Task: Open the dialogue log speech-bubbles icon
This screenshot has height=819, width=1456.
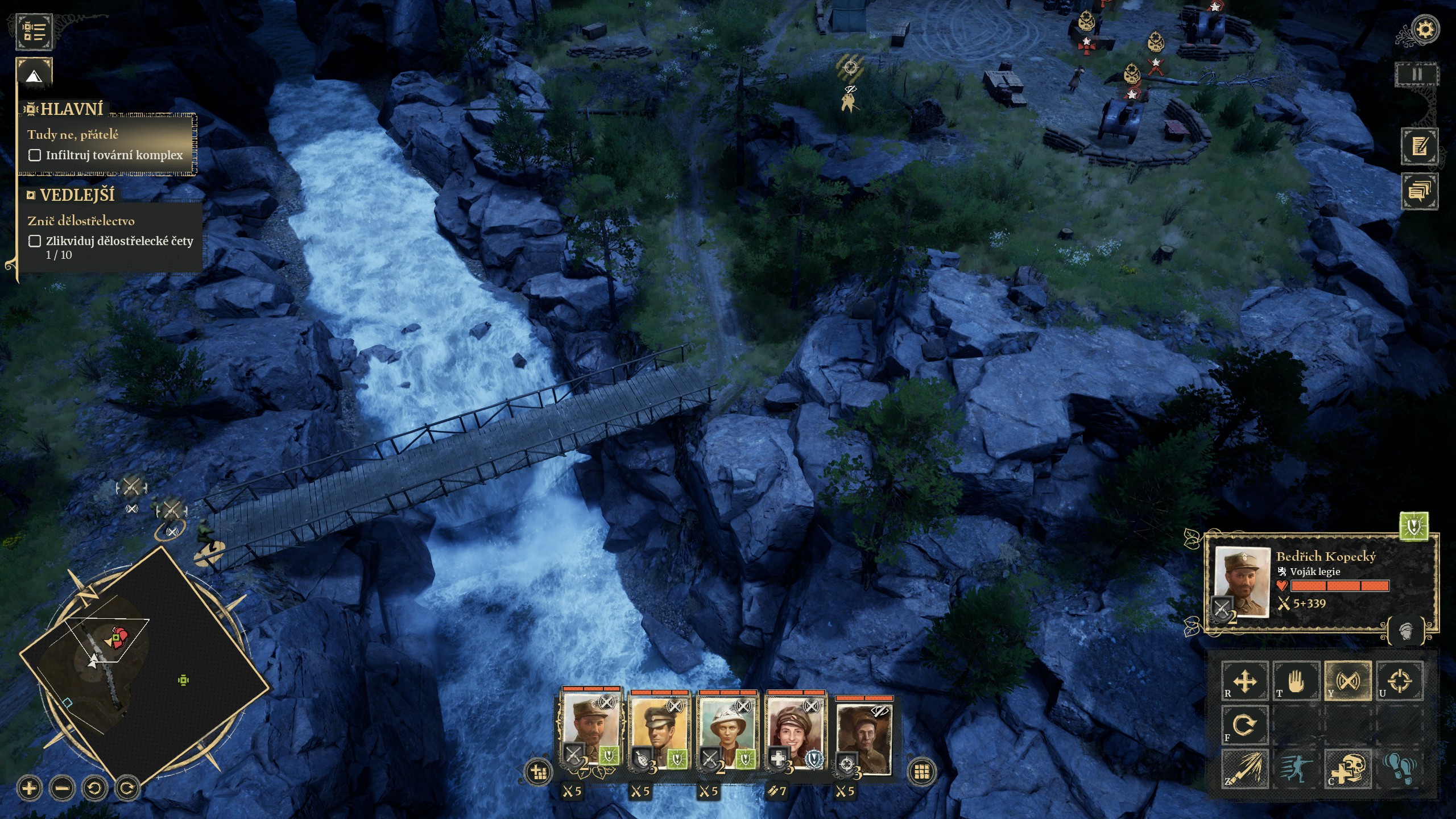Action: click(x=1420, y=191)
